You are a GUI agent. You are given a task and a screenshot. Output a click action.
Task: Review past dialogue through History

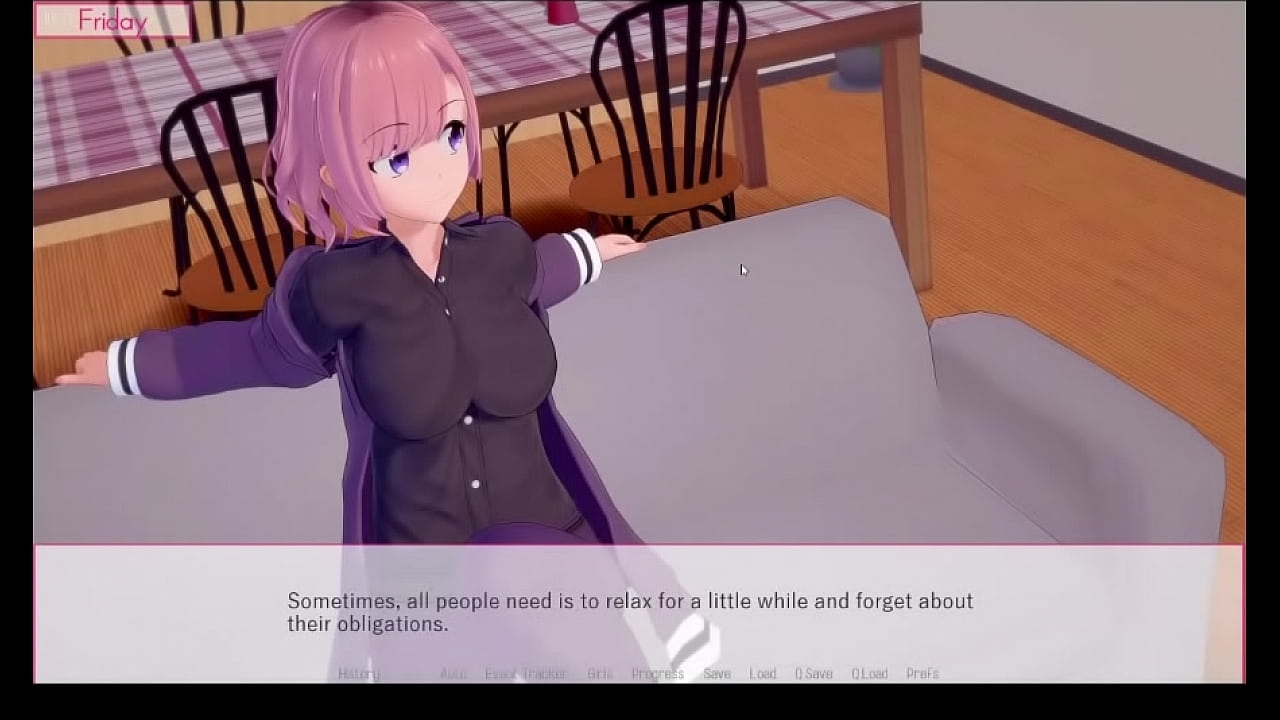[x=360, y=673]
